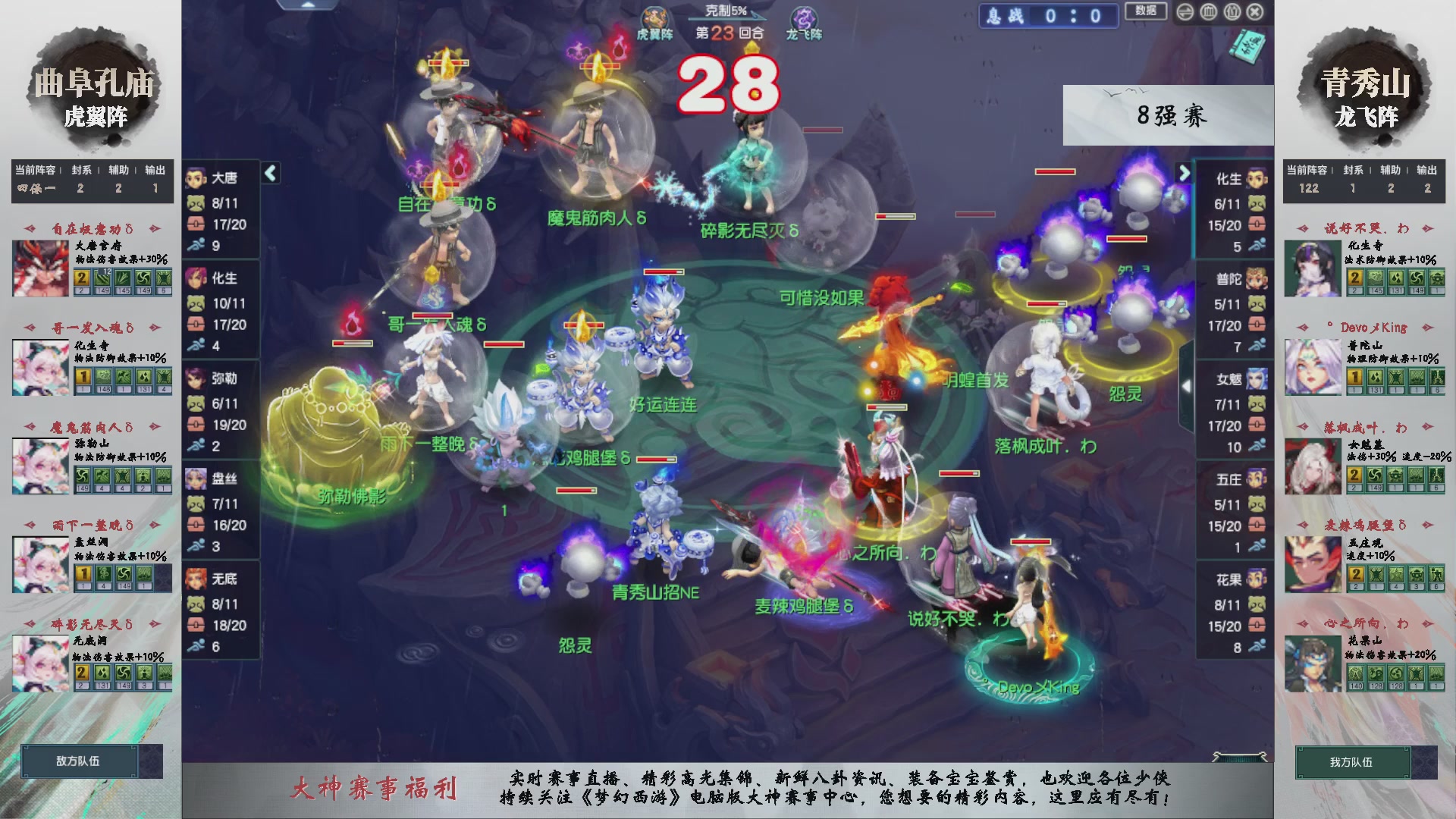1456x819 pixels.
Task: Click the 8强赛 bracket notice board
Action: pyautogui.click(x=1168, y=114)
